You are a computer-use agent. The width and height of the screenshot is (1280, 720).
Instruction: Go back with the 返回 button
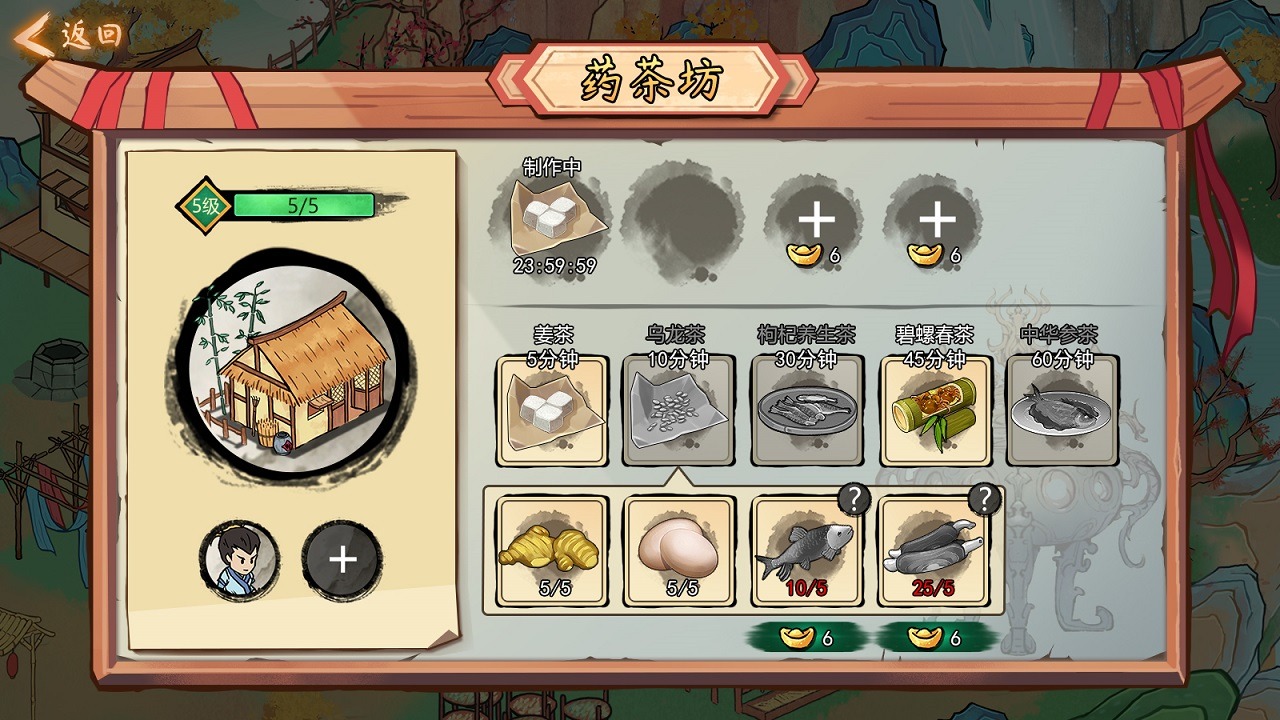70,36
